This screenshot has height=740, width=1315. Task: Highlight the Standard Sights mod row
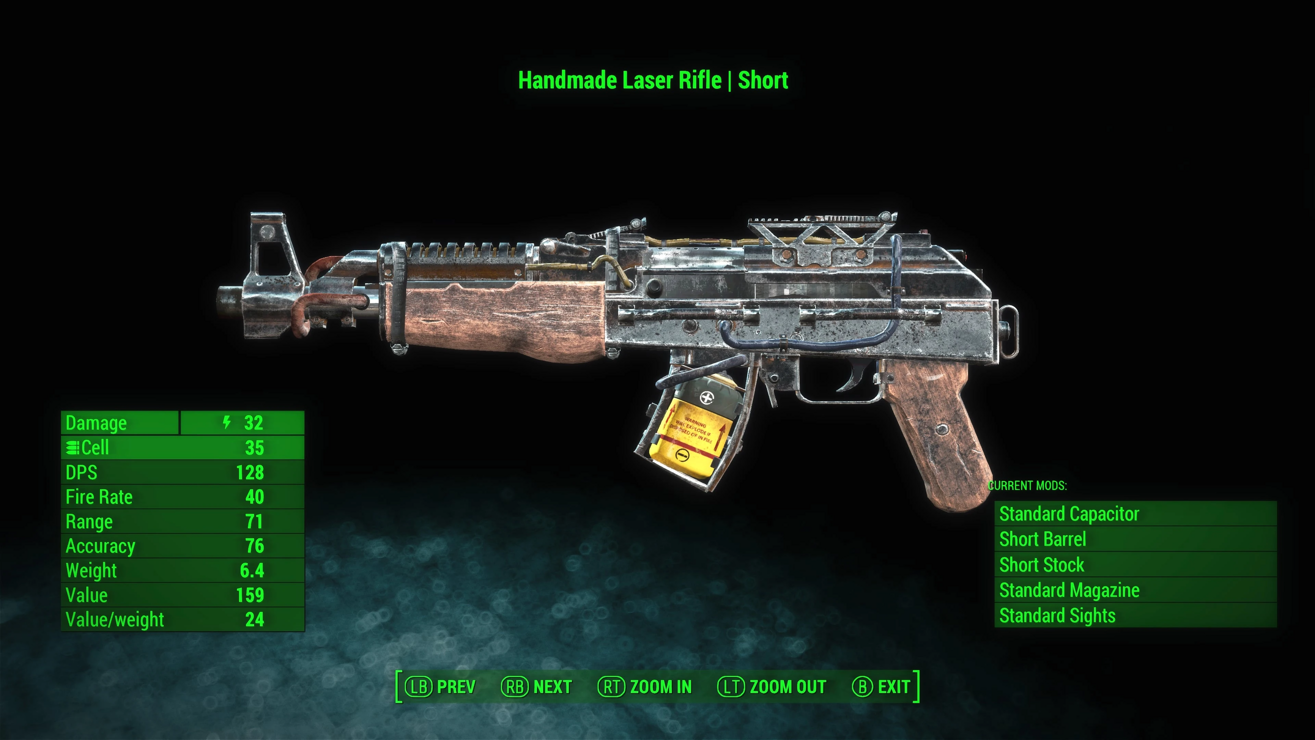coord(1135,616)
